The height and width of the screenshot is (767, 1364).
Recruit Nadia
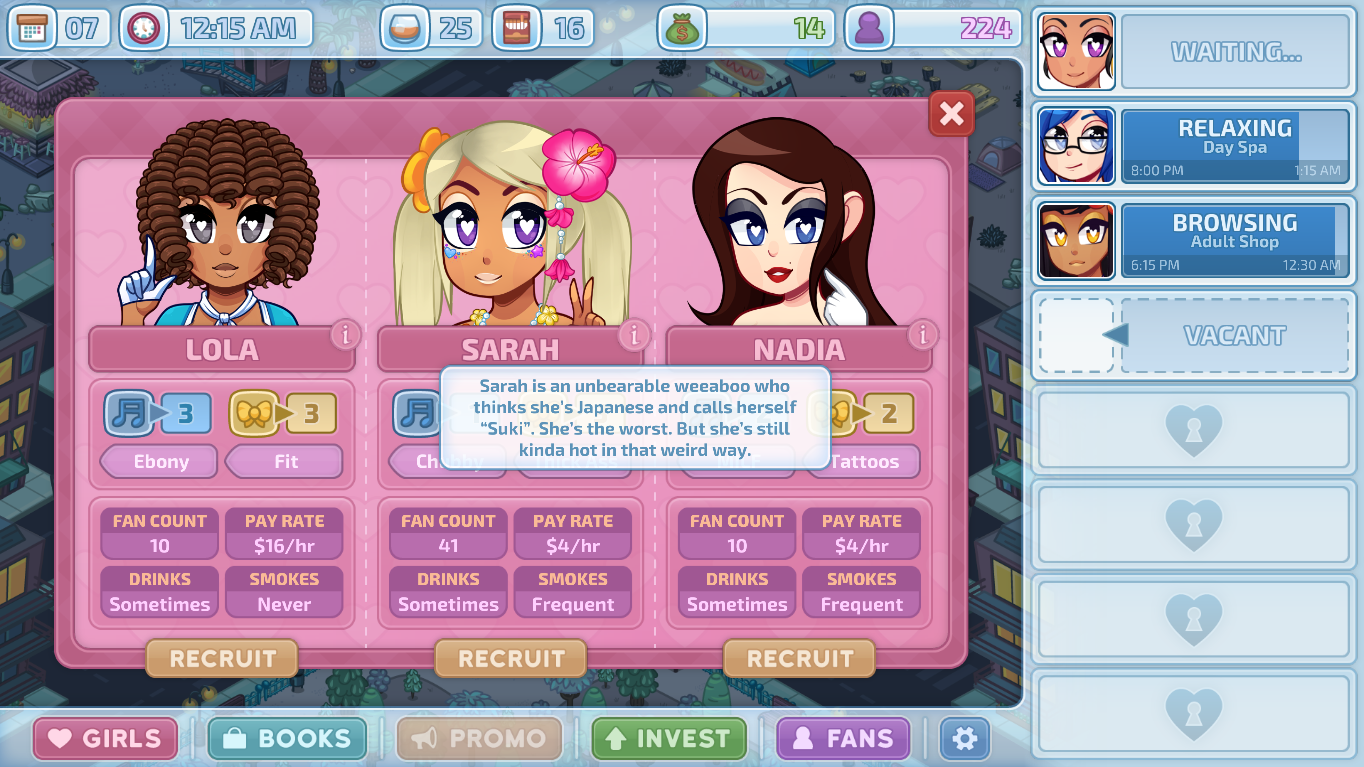799,659
